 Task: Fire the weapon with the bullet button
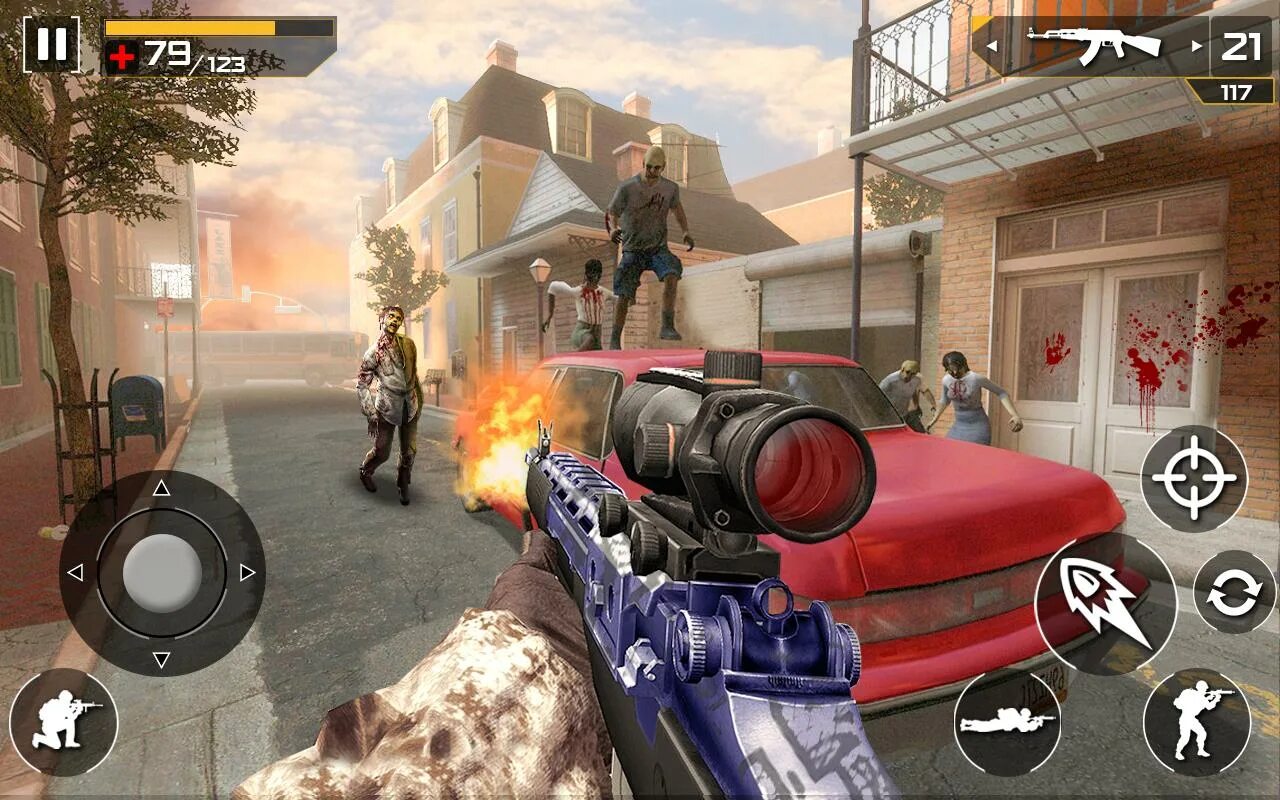point(1105,603)
